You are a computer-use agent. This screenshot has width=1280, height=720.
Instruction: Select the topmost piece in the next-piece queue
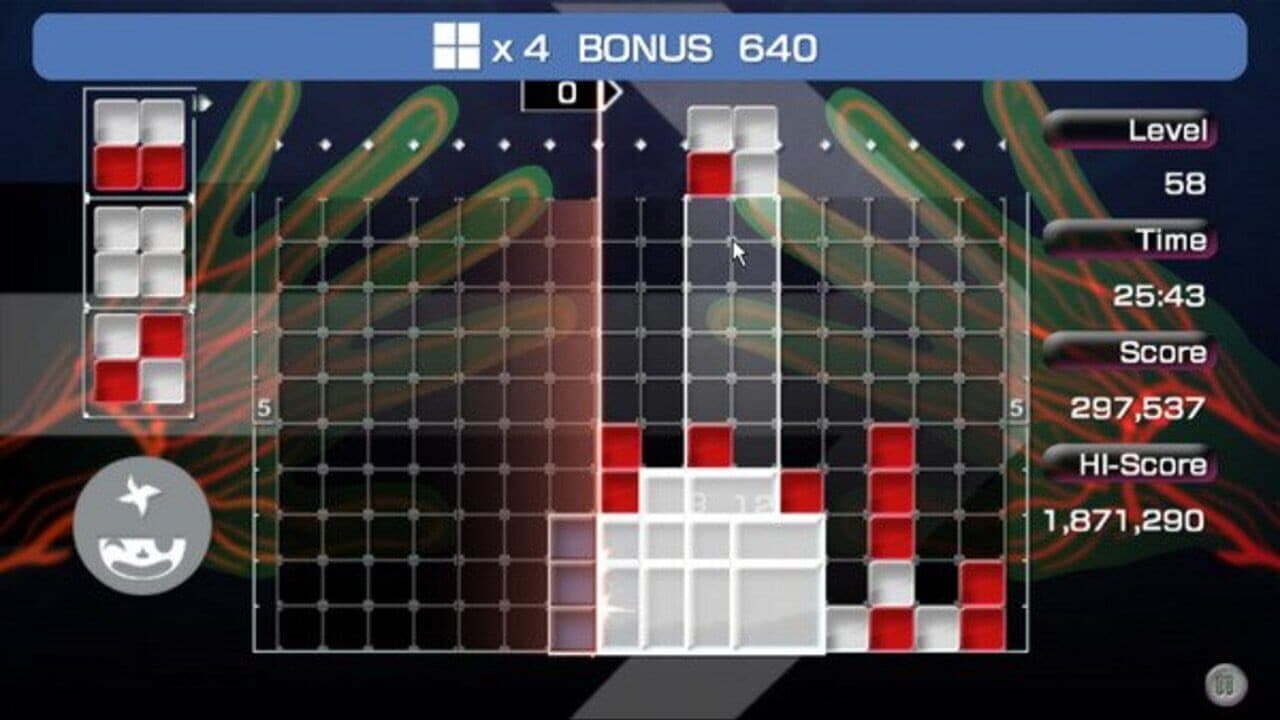(138, 142)
